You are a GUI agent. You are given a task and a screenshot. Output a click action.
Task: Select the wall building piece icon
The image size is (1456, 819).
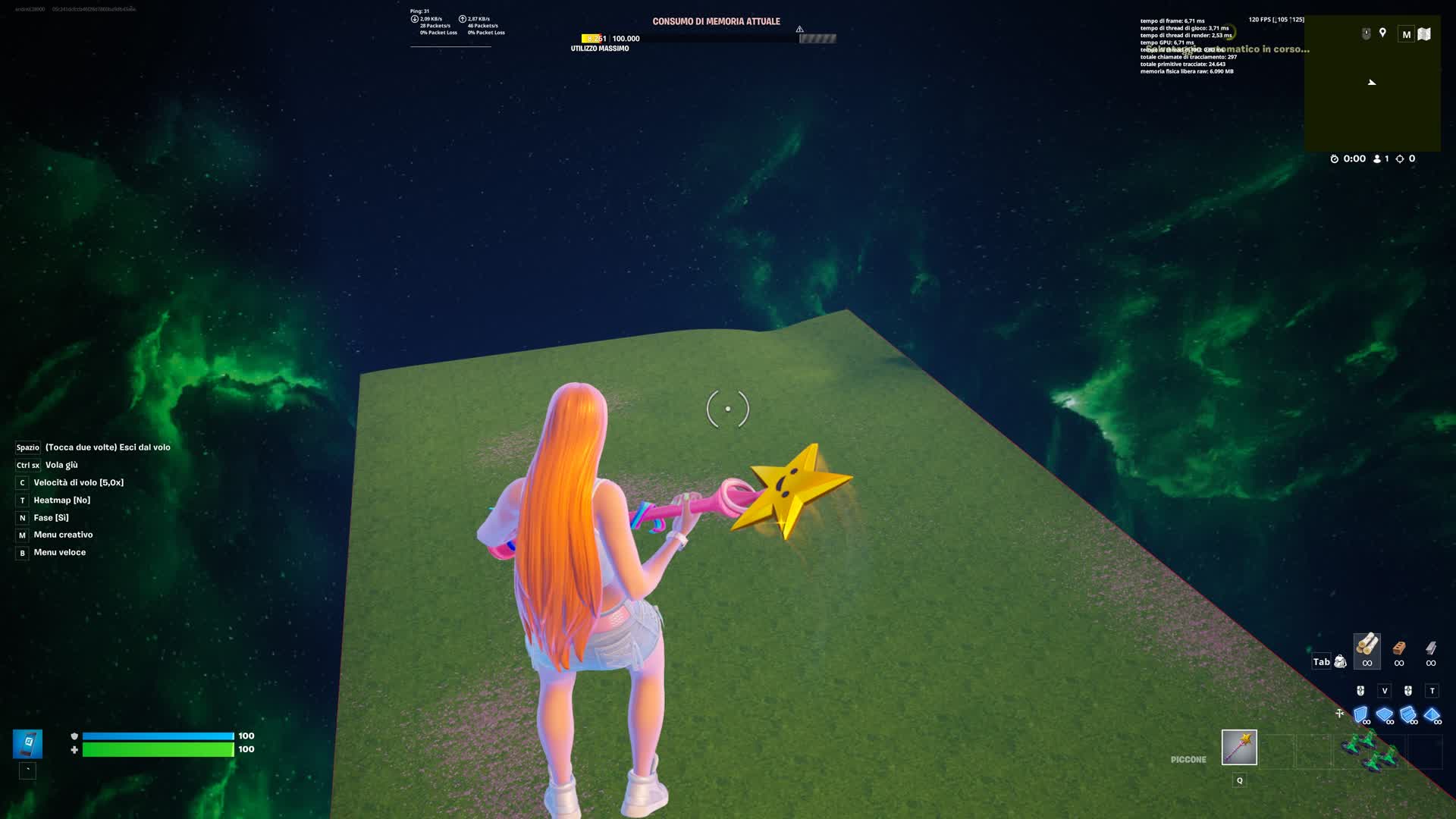pos(1361,715)
